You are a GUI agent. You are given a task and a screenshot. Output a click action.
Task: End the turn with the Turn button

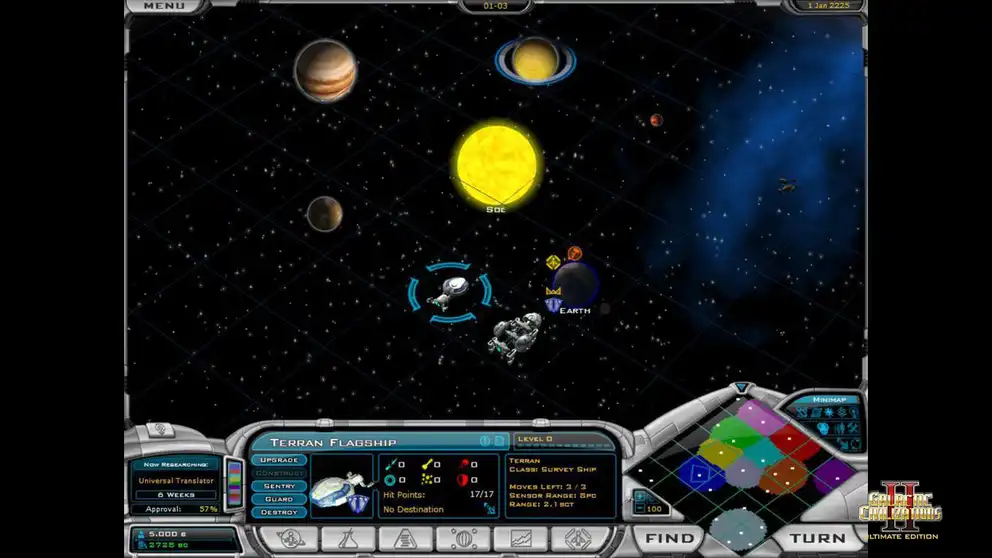[818, 538]
